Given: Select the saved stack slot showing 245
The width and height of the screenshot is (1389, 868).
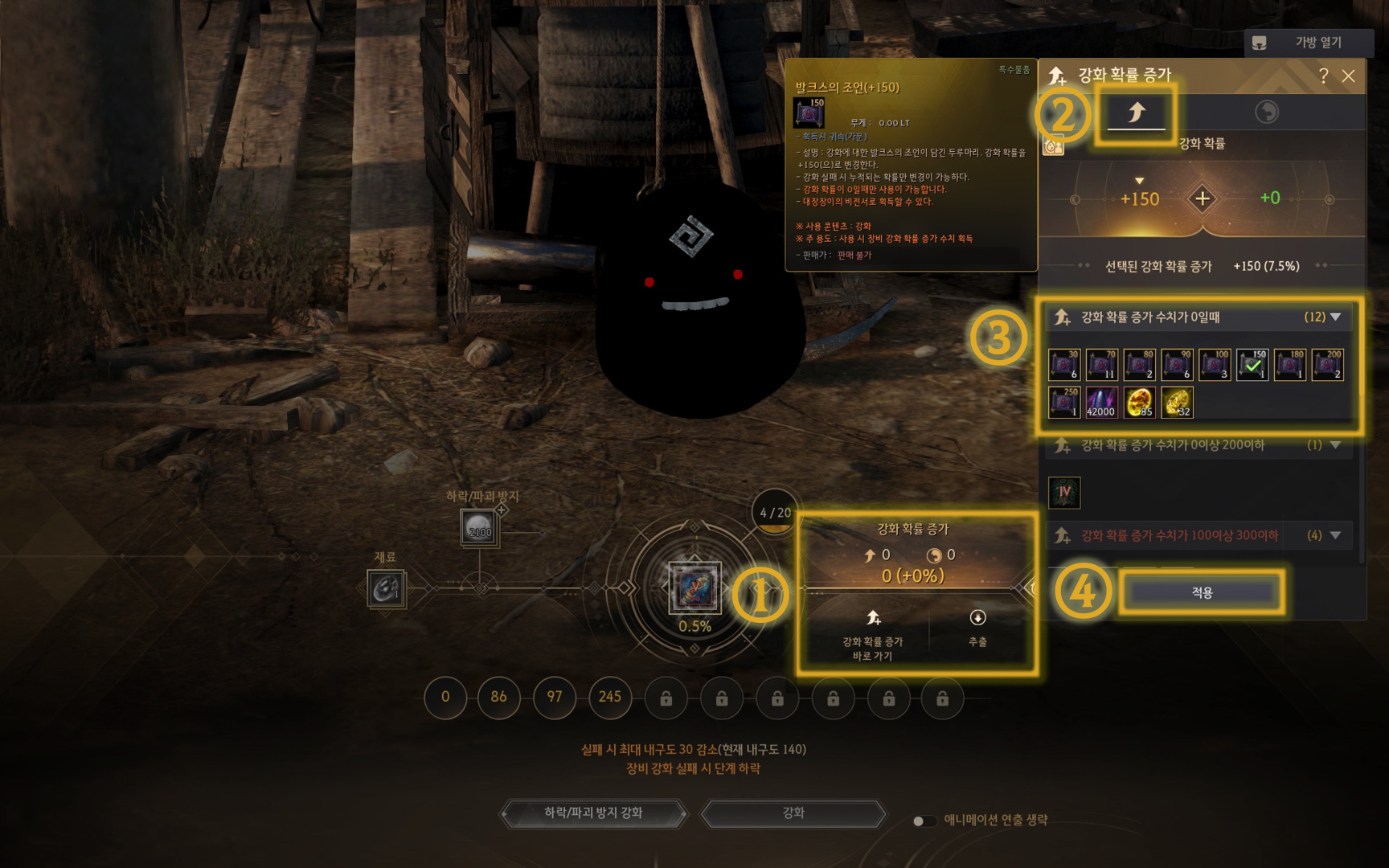Looking at the screenshot, I should pos(610,698).
